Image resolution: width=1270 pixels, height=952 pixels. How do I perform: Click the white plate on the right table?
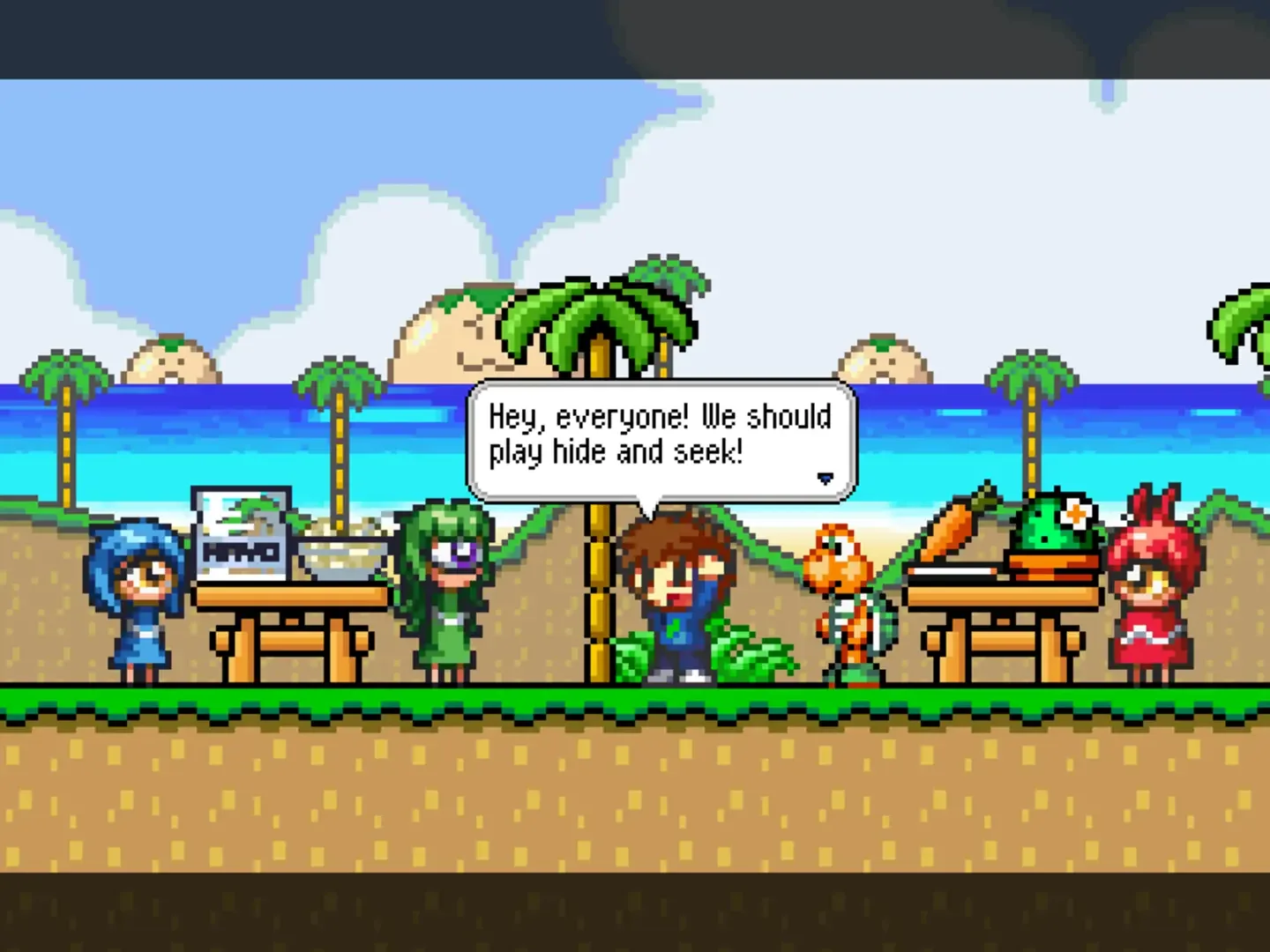[x=952, y=571]
